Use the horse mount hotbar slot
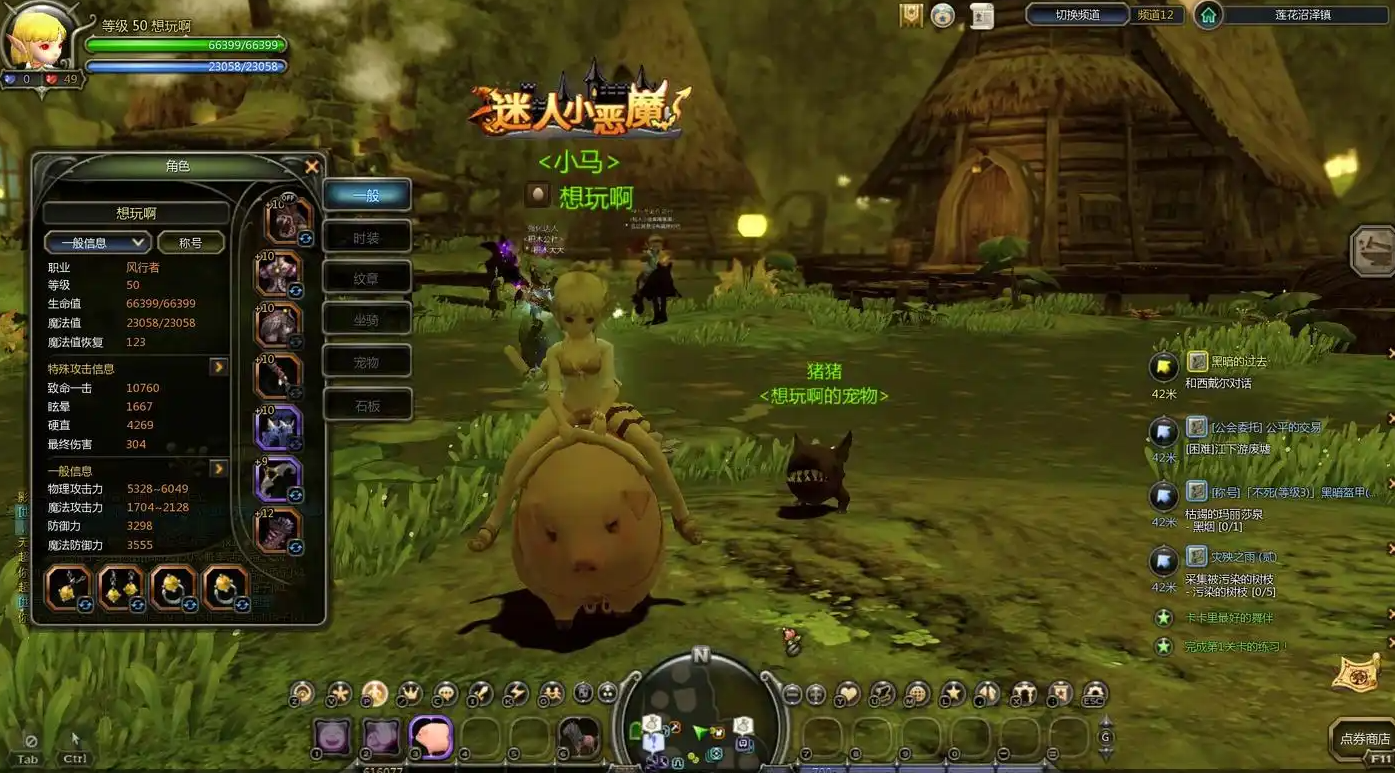The height and width of the screenshot is (773, 1395). (x=578, y=737)
